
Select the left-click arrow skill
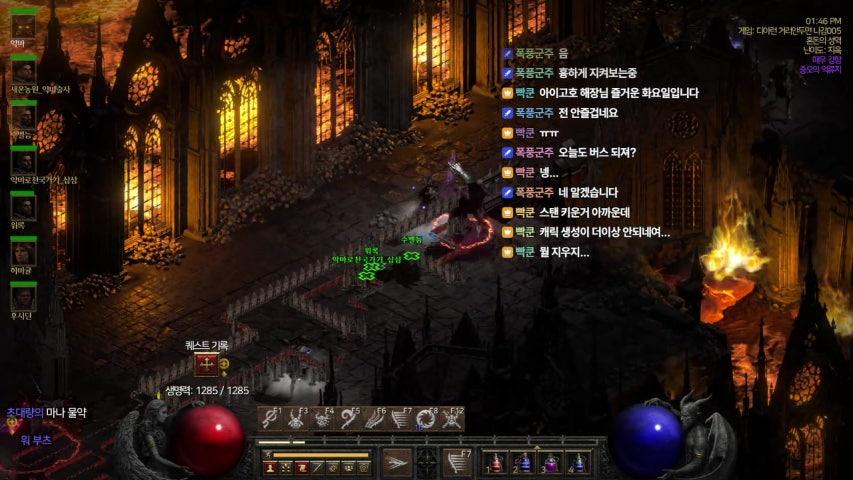point(397,462)
